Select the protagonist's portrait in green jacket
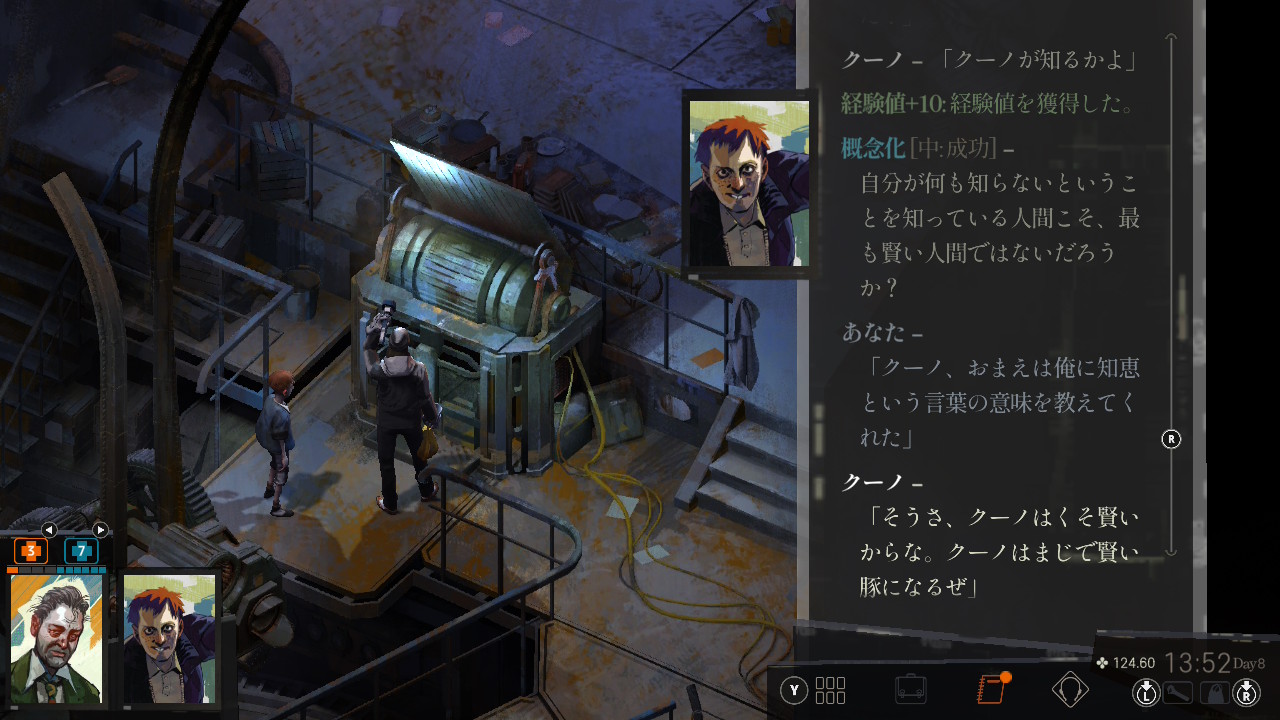Image resolution: width=1280 pixels, height=720 pixels. pyautogui.click(x=56, y=638)
